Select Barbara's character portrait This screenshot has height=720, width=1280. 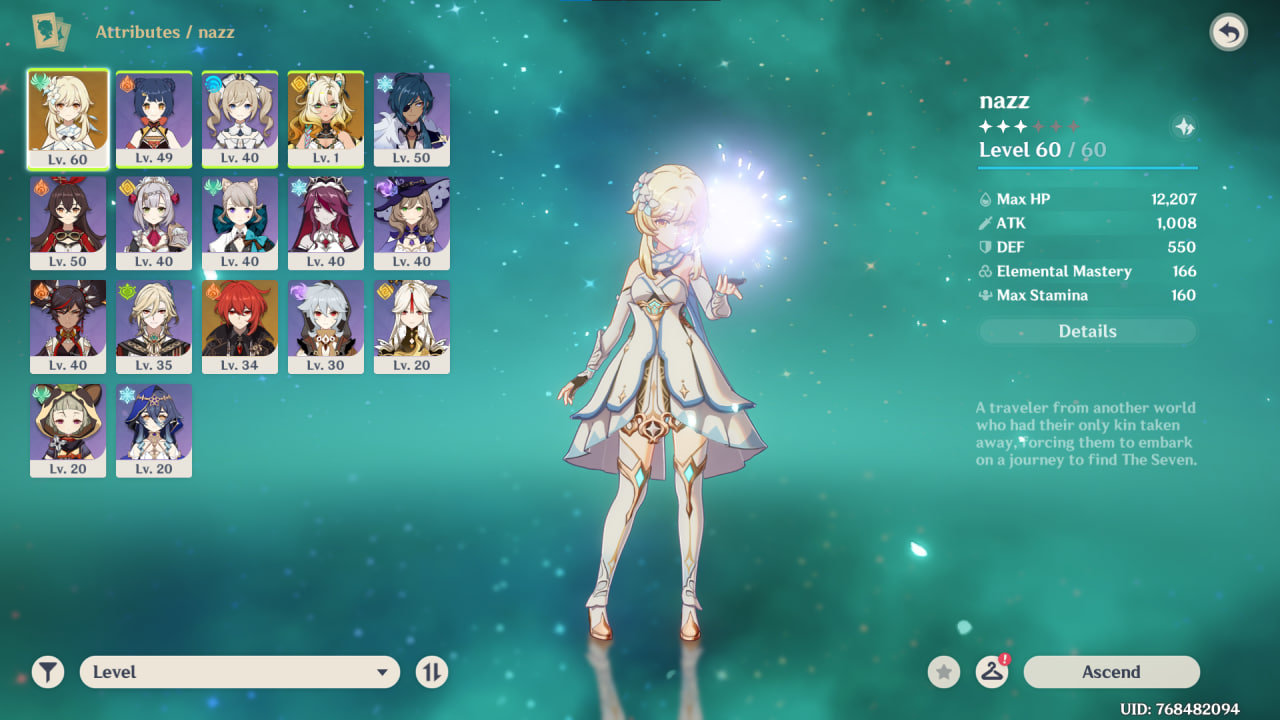240,119
